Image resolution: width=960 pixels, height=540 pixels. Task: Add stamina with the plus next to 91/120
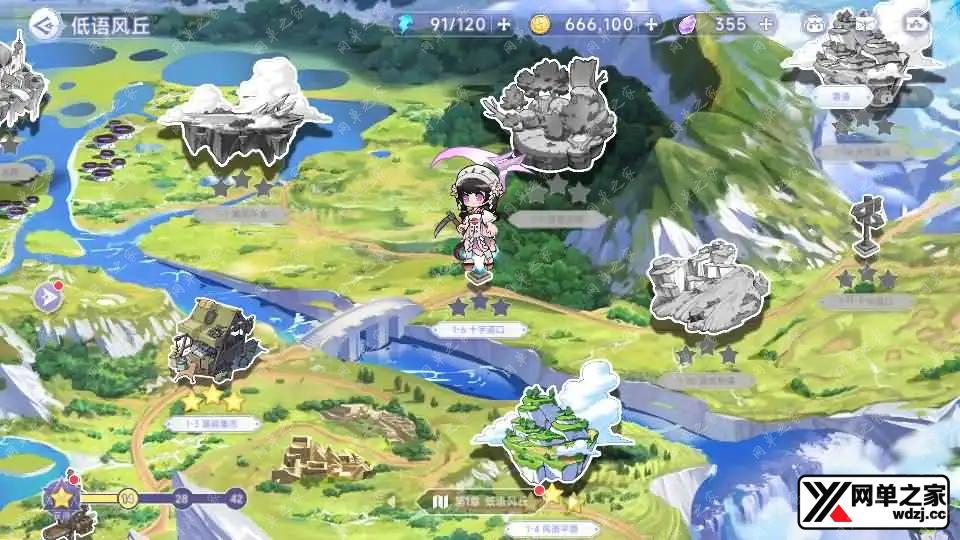503,24
